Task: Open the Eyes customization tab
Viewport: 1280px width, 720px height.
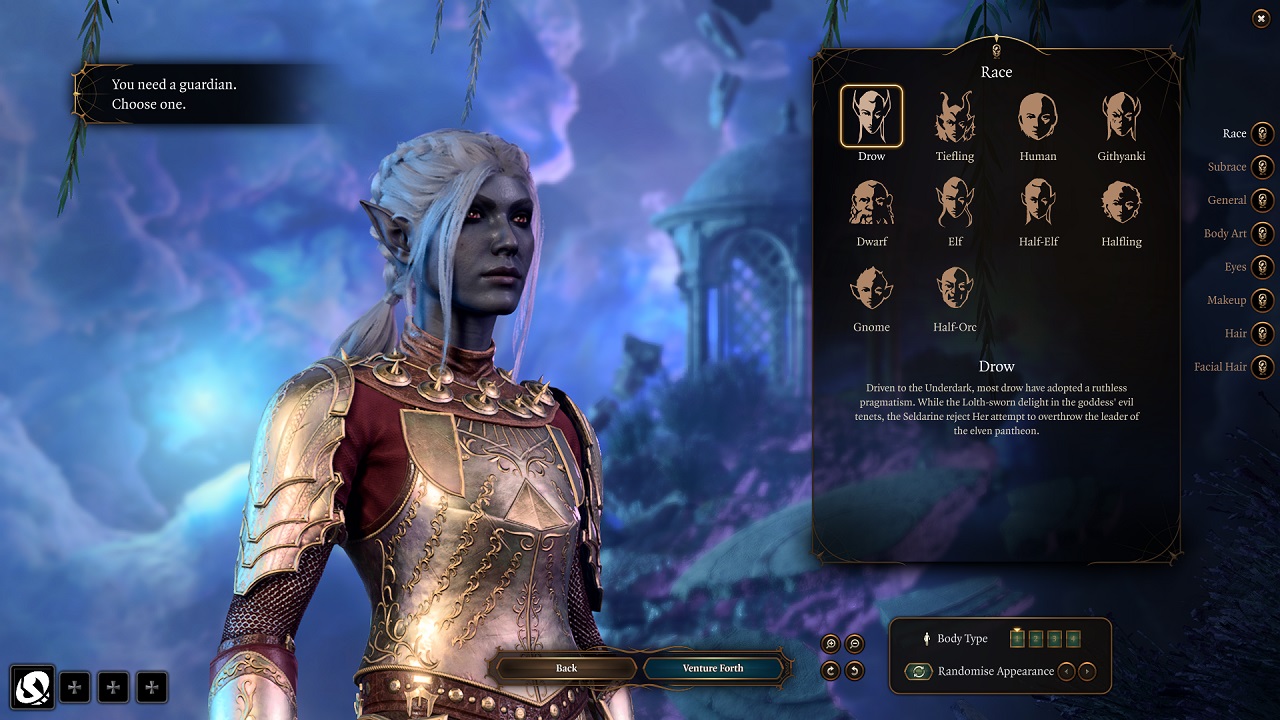Action: pyautogui.click(x=1261, y=267)
